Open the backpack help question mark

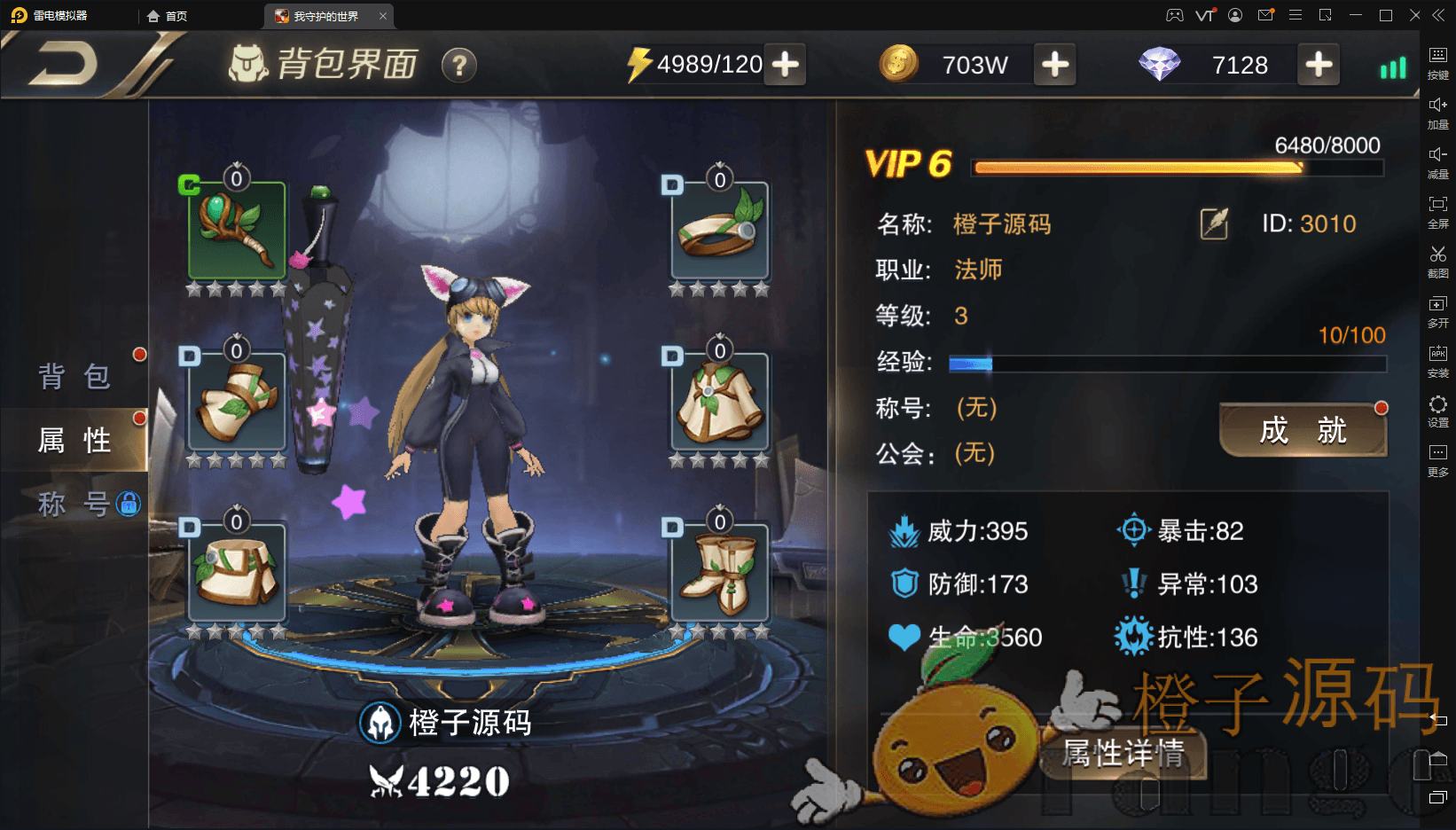pyautogui.click(x=458, y=66)
